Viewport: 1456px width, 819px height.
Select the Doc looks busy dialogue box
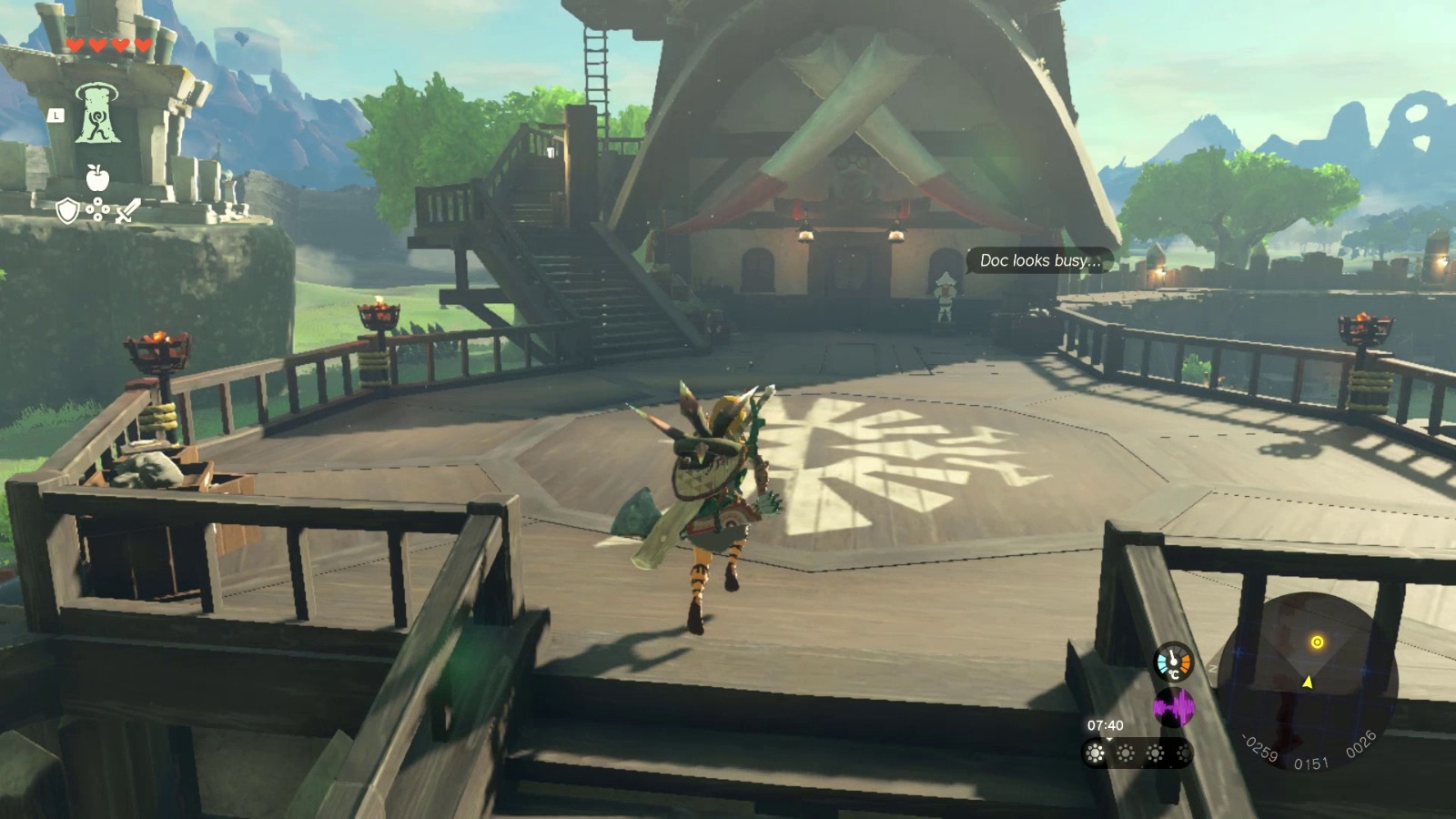[1040, 260]
